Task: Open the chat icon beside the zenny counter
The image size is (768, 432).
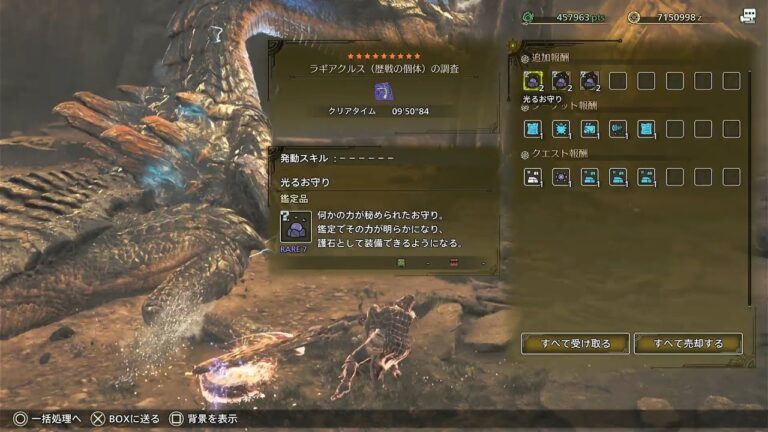Action: (748, 16)
